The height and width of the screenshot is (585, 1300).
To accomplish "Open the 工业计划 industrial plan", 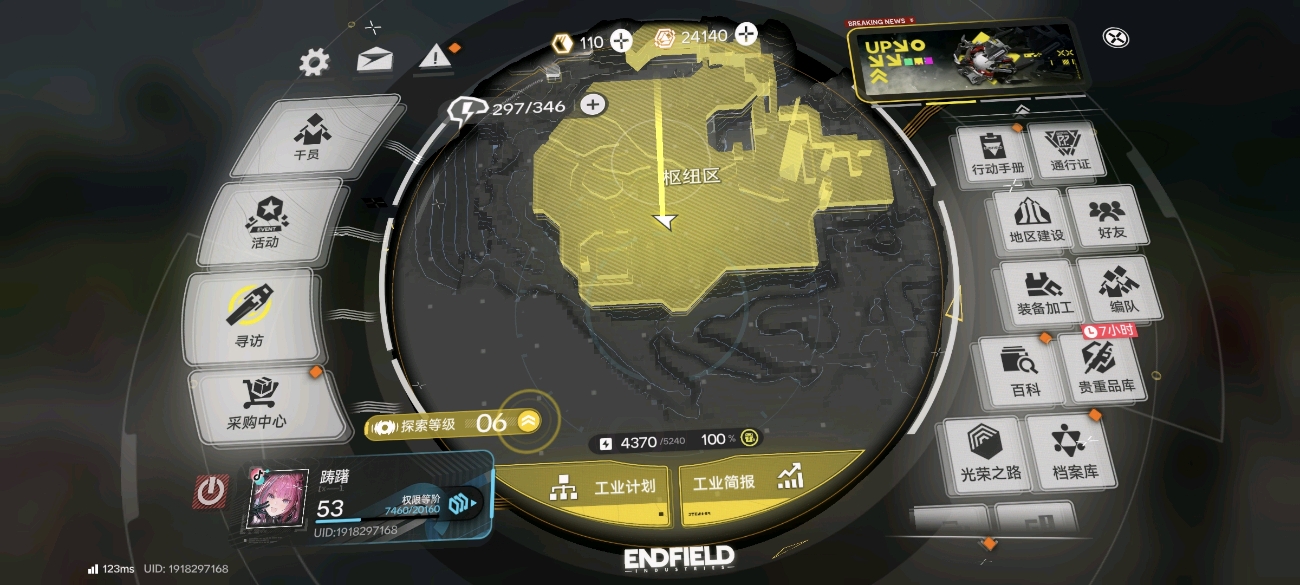I will click(x=604, y=487).
